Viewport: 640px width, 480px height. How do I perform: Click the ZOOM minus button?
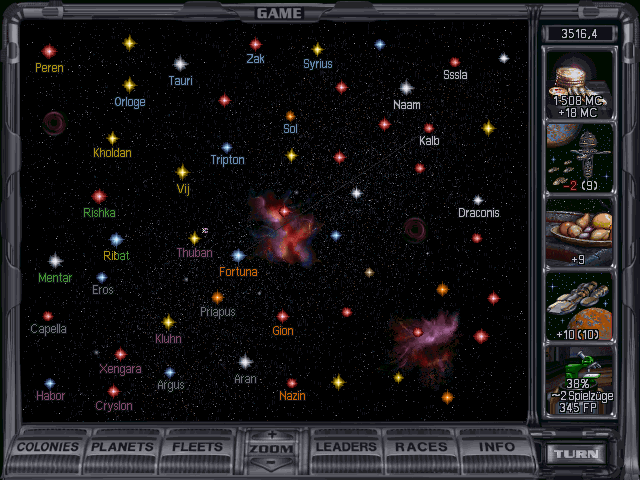click(x=271, y=465)
